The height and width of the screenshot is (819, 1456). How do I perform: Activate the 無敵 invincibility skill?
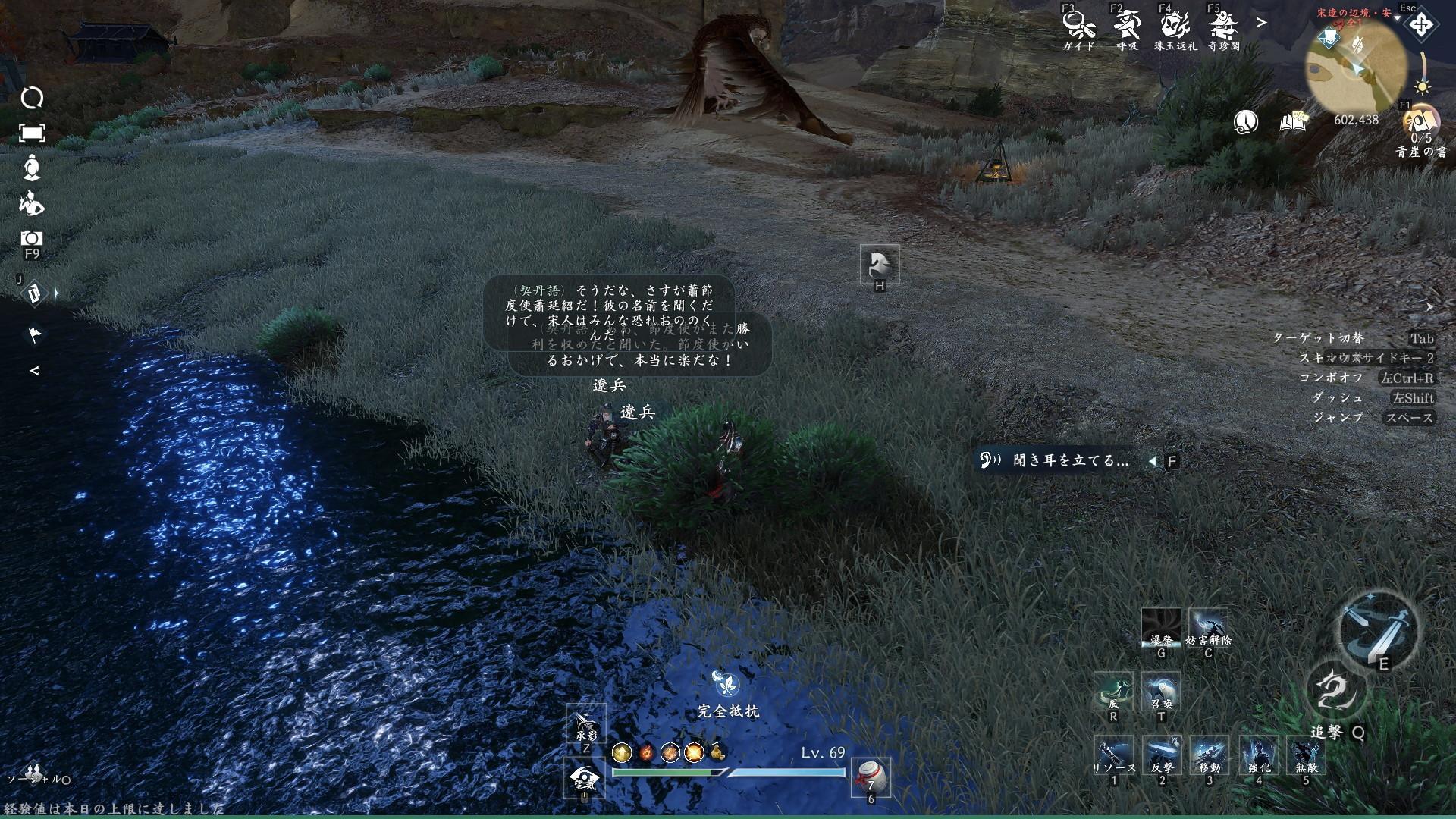1305,755
